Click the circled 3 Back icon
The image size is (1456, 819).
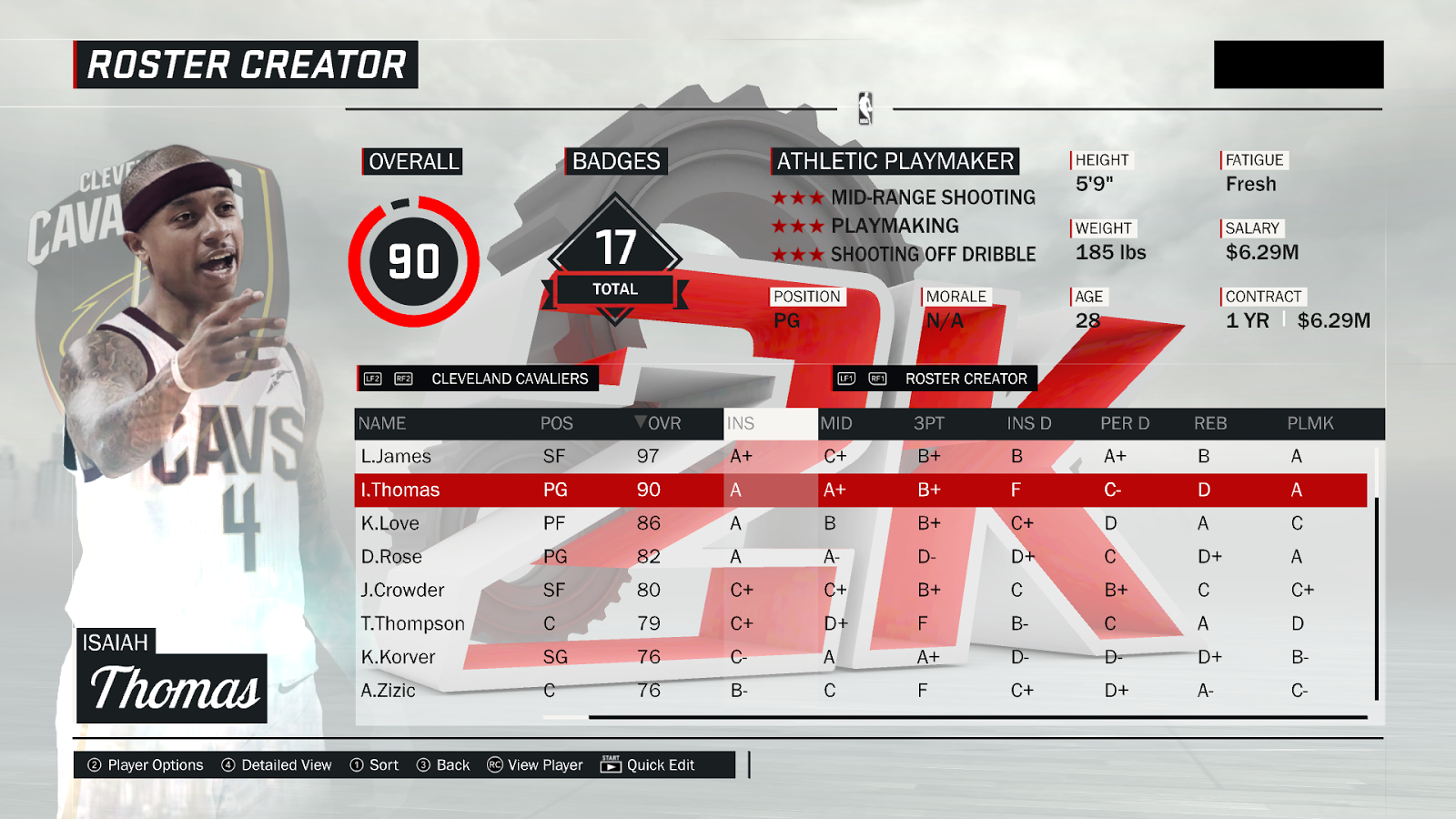pos(422,765)
